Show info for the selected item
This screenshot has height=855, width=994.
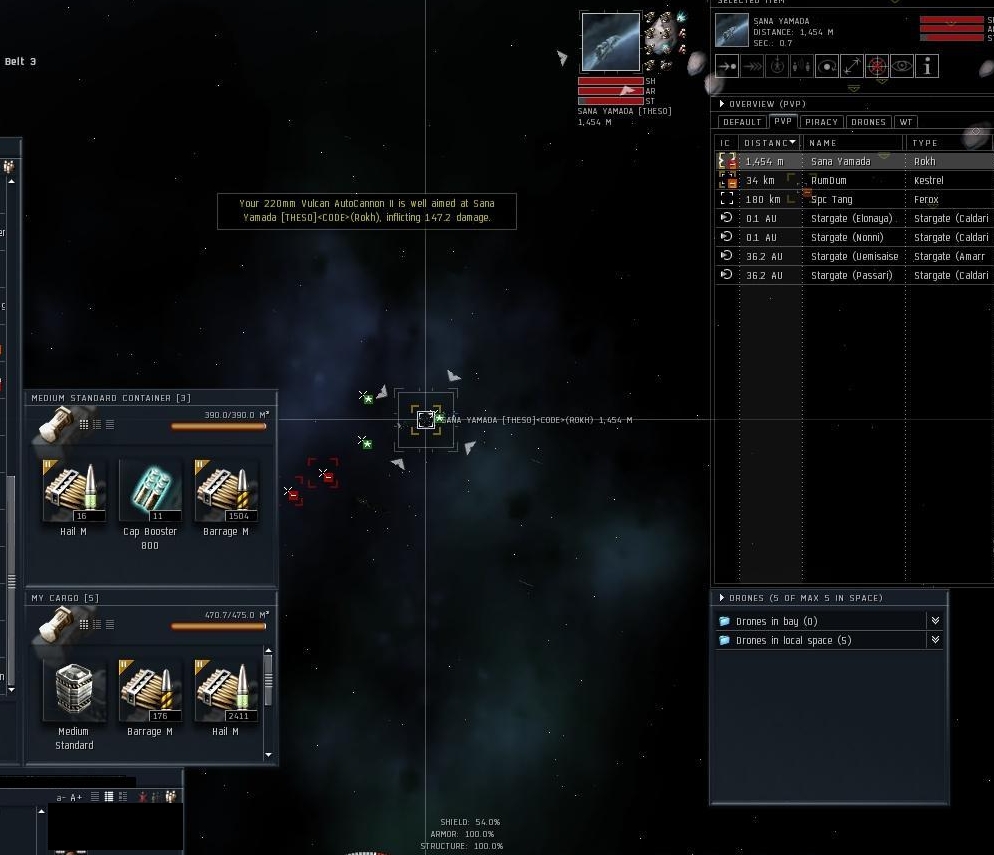click(x=927, y=67)
